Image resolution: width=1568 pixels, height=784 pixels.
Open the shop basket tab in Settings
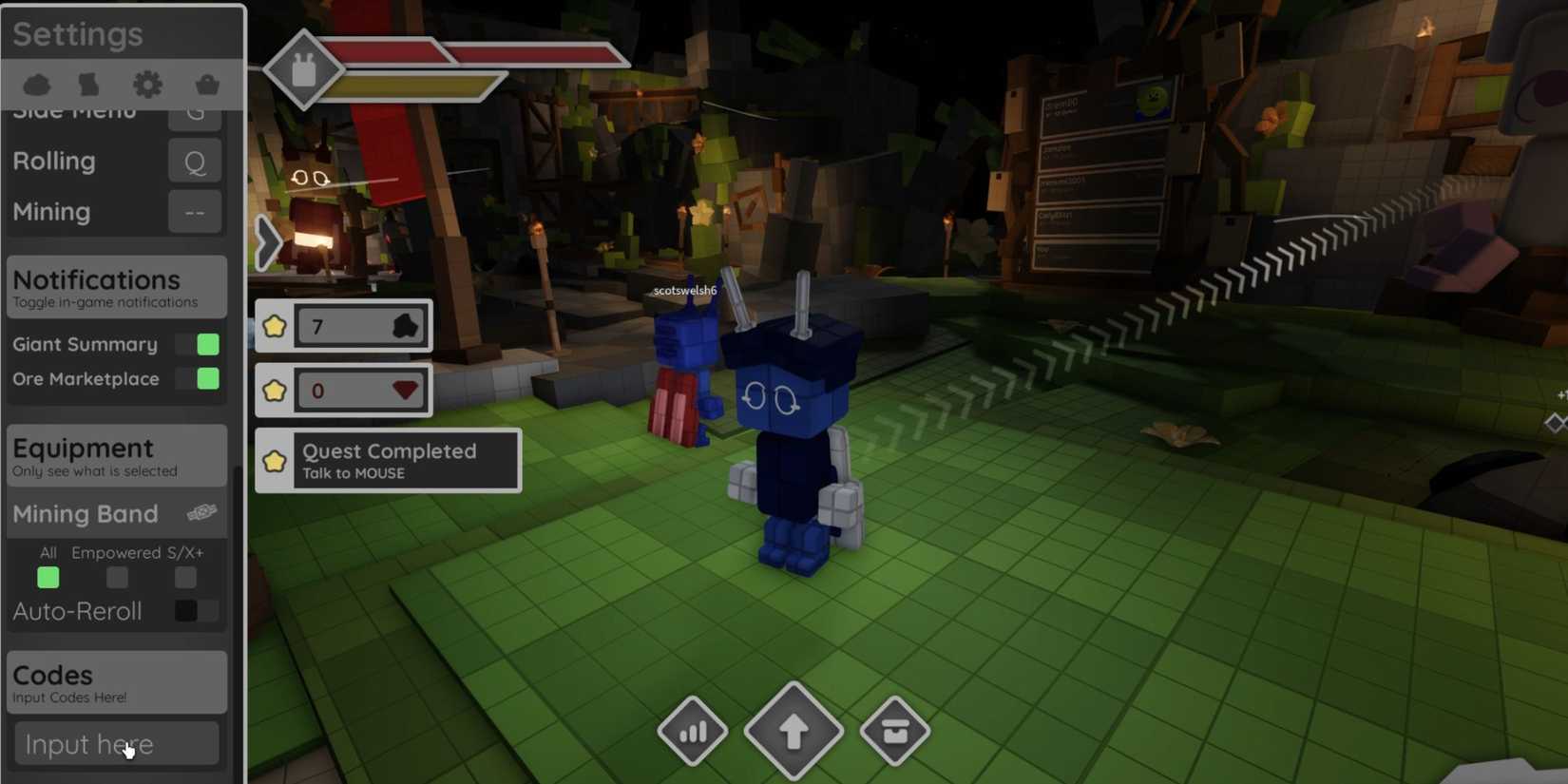click(x=206, y=84)
